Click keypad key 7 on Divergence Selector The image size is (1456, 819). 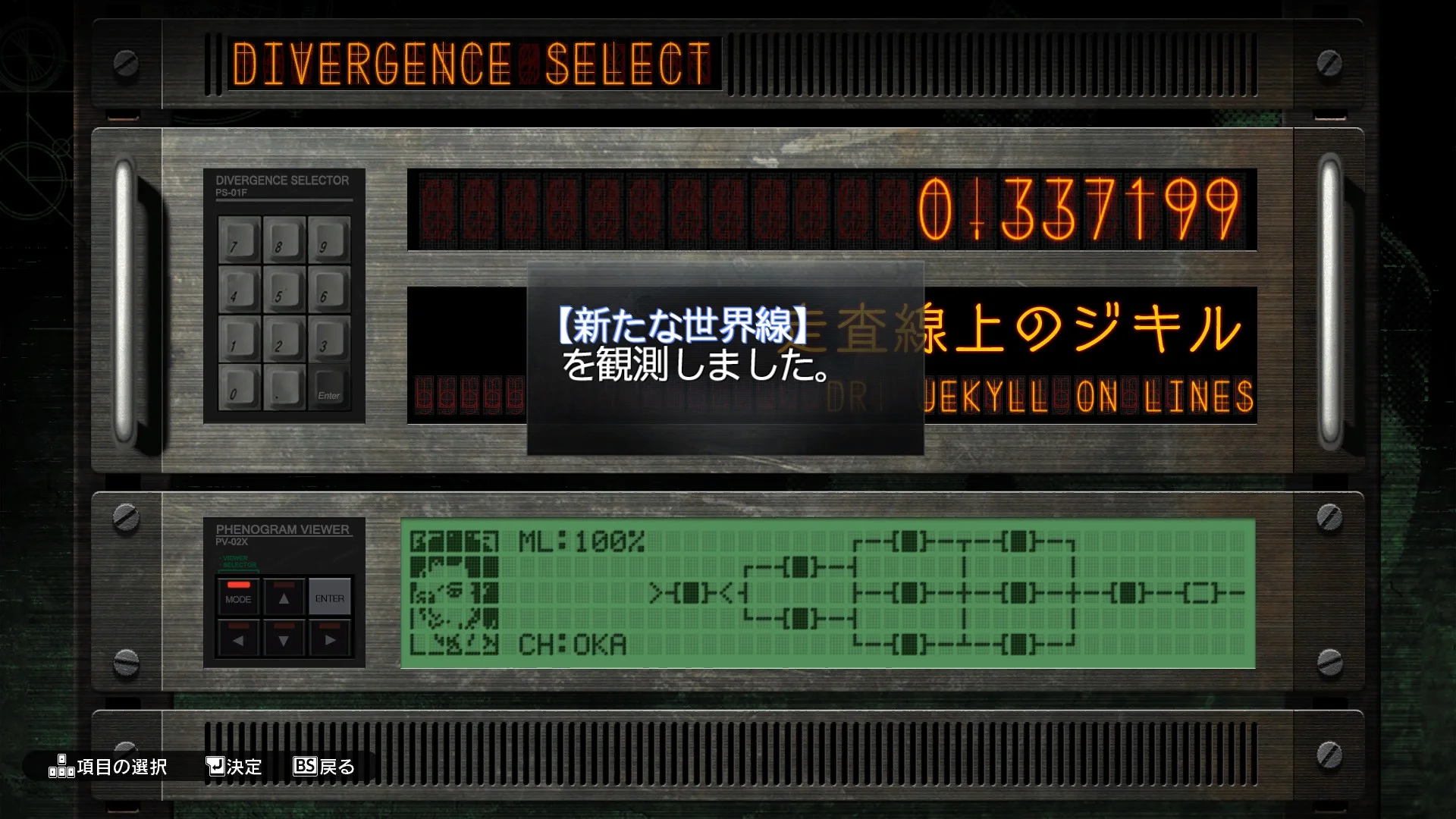click(x=240, y=240)
